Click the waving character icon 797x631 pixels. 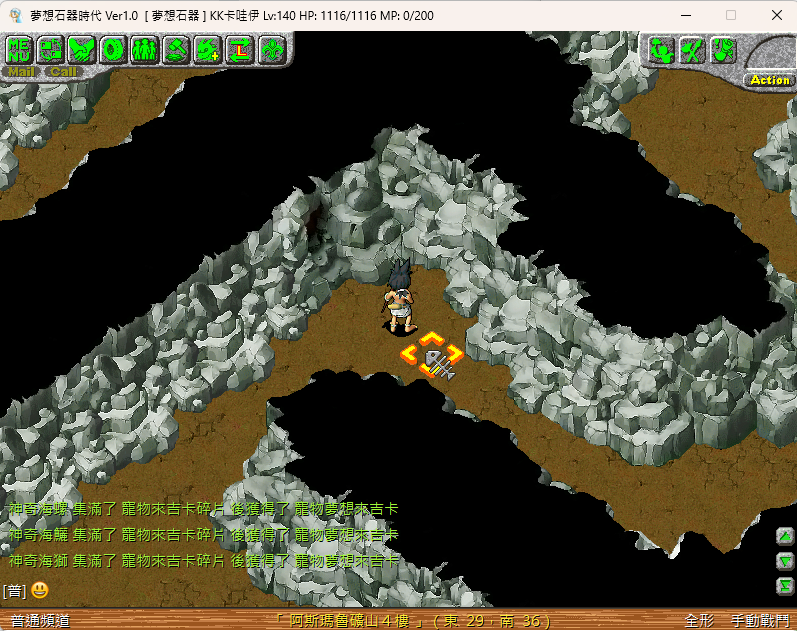coord(661,50)
